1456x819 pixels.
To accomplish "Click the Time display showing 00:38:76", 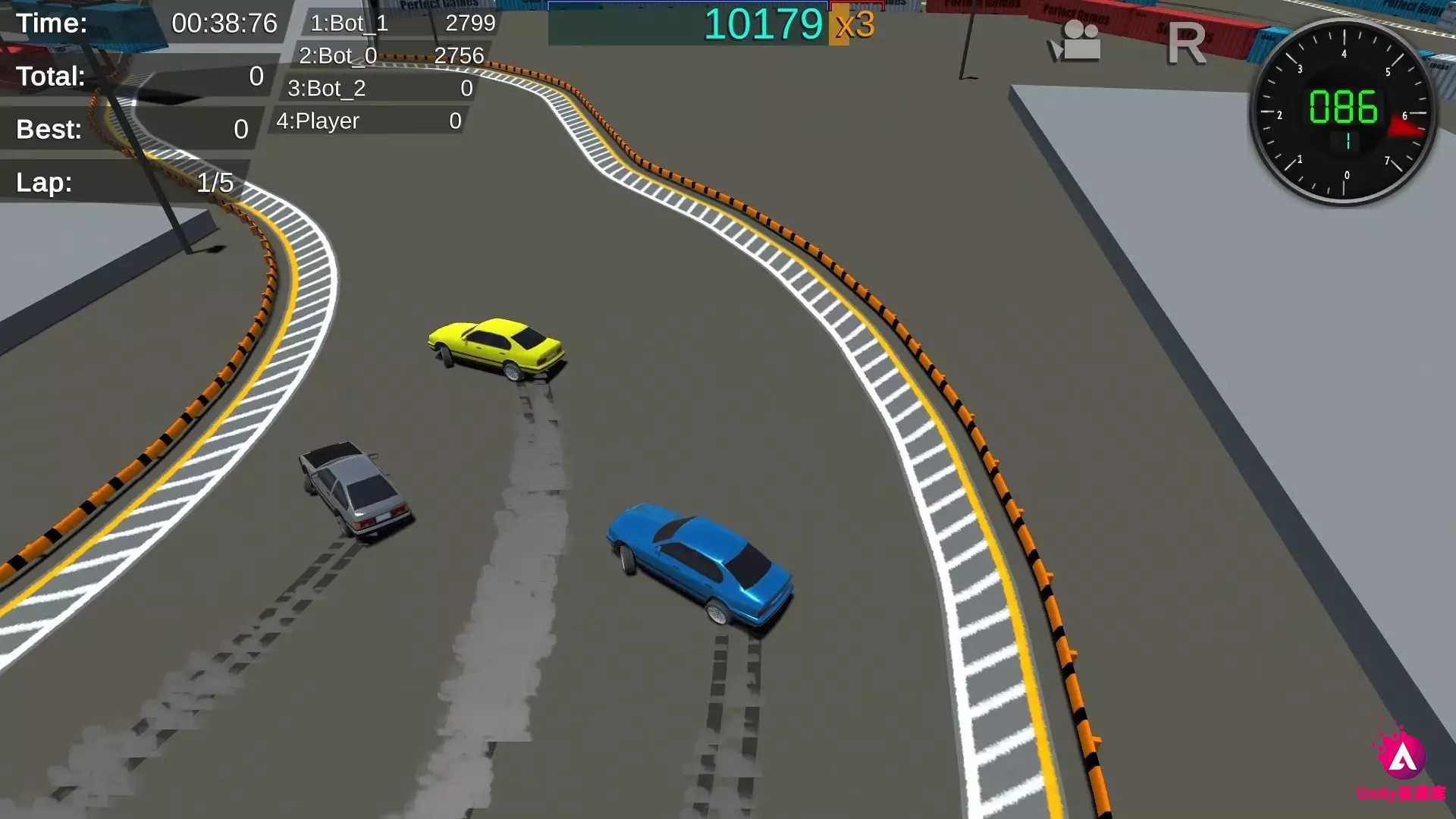I will 224,23.
